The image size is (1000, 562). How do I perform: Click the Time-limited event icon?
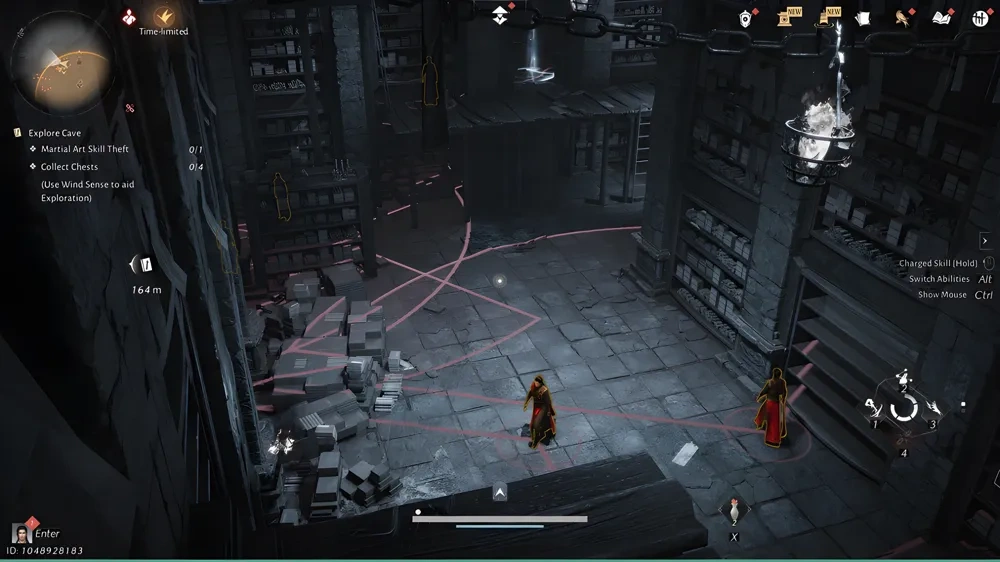pos(164,16)
